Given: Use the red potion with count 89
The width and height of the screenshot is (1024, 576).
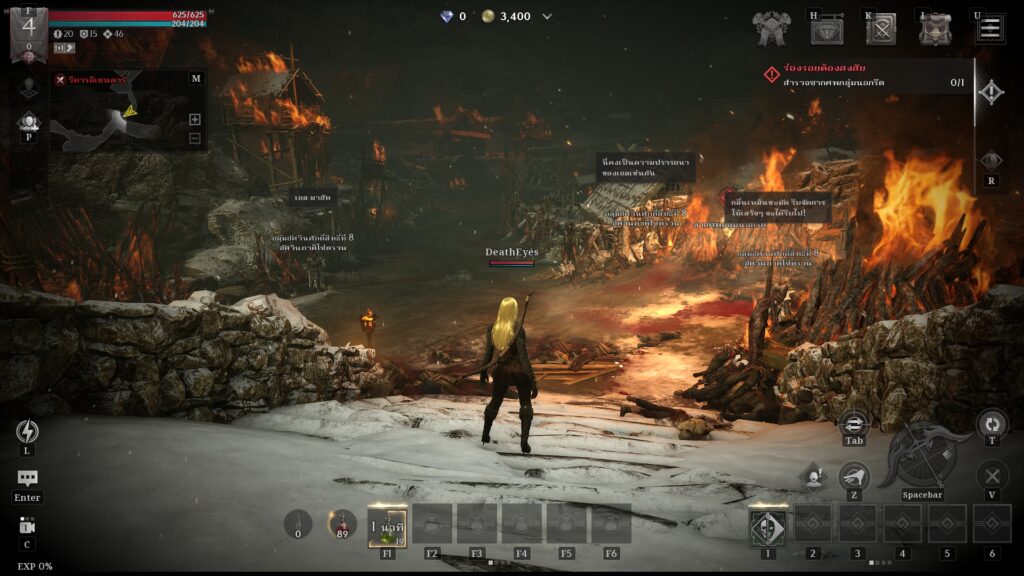Looking at the screenshot, I should 343,524.
